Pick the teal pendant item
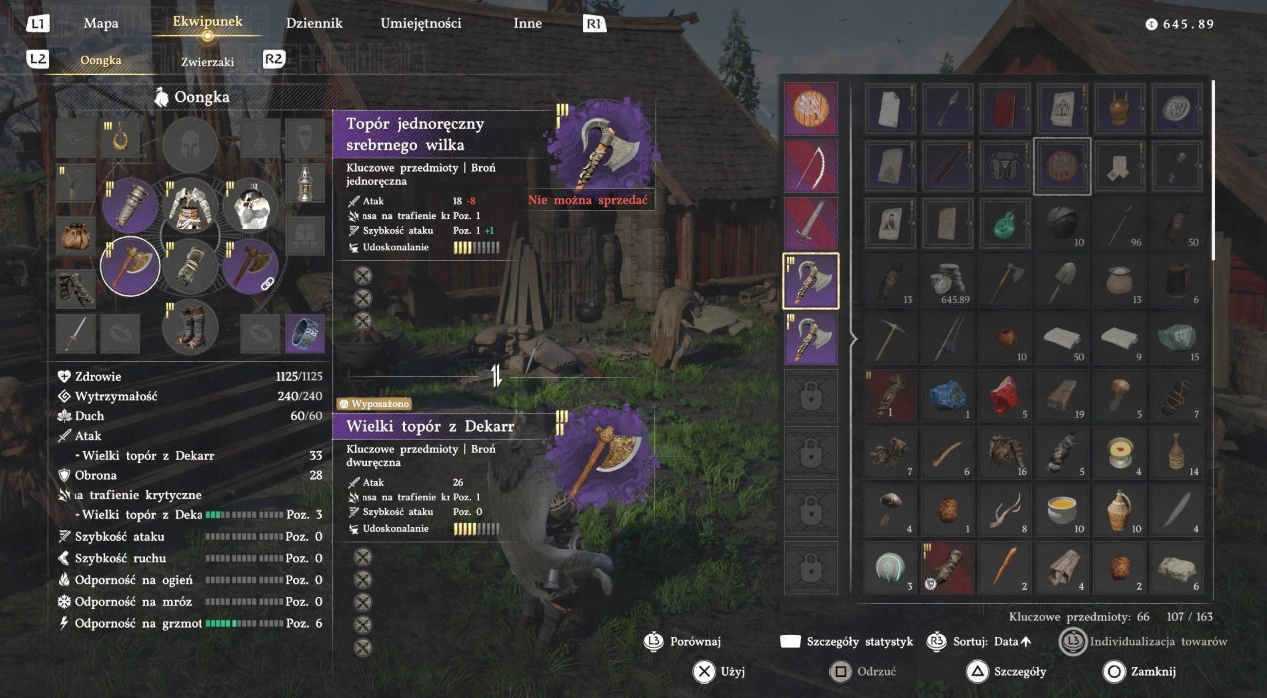The height and width of the screenshot is (698, 1267). coord(1004,223)
